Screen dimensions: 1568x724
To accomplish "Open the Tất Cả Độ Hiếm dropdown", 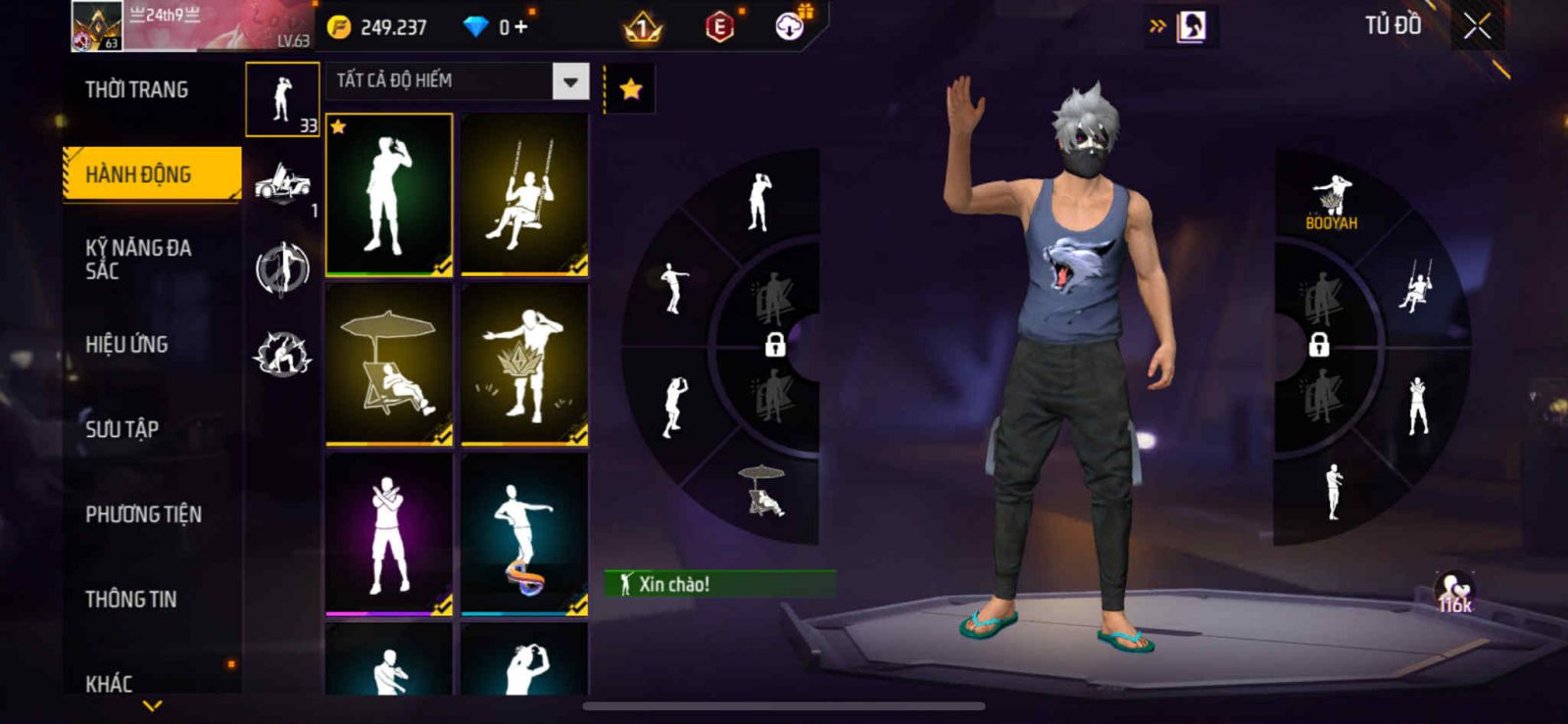I will 570,81.
